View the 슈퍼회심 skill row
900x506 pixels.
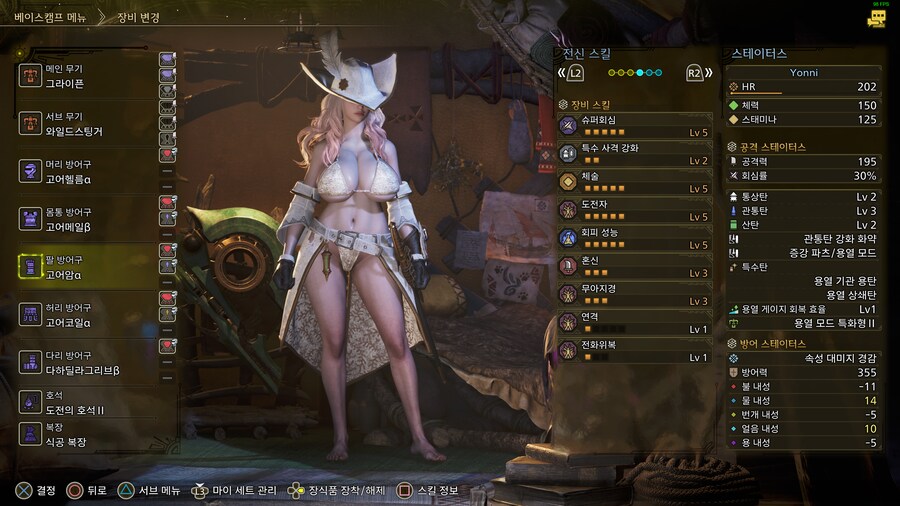[635, 125]
